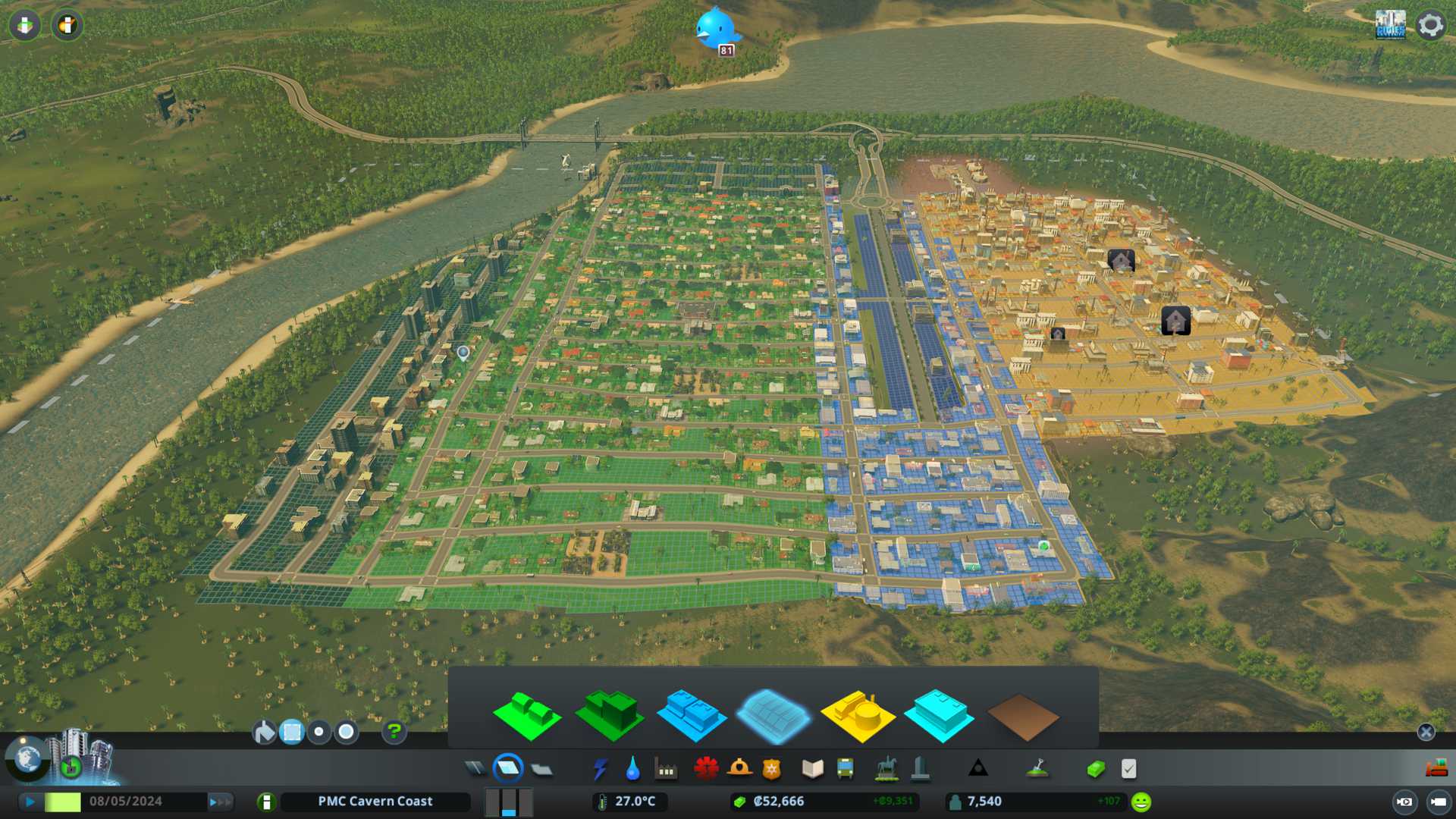Open the healthcare red cross menu
This screenshot has width=1456, height=819.
[706, 769]
